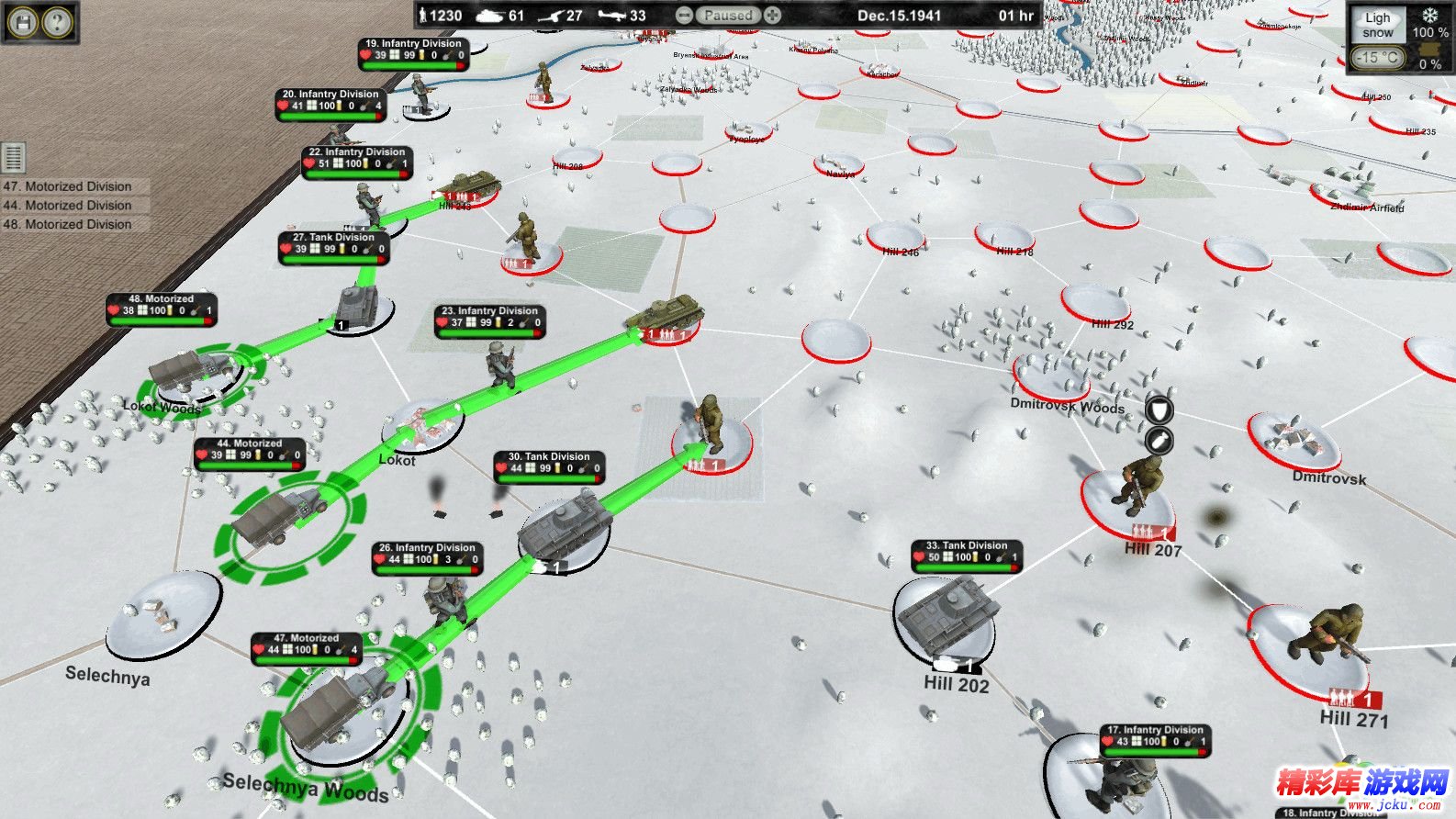Select the 19. Infantry Division label
Image resolution: width=1456 pixels, height=819 pixels.
tap(413, 43)
